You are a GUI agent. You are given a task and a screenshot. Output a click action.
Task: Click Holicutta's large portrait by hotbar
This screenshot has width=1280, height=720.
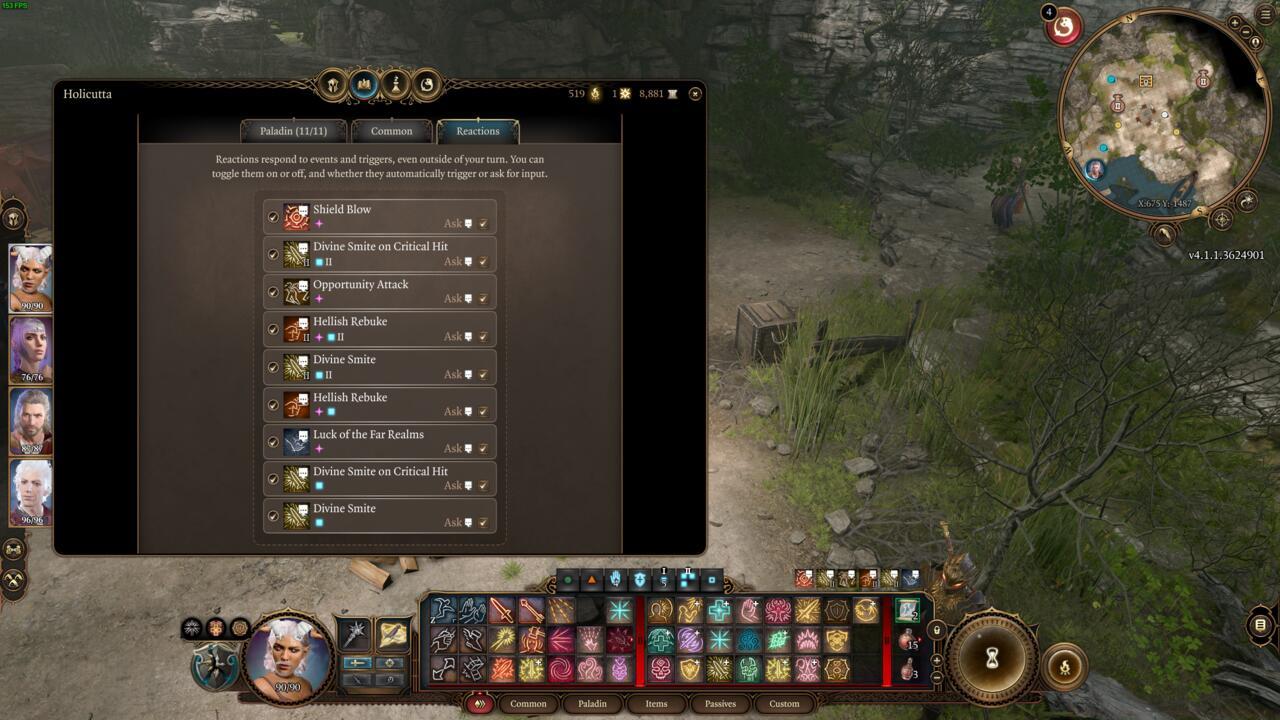point(288,656)
